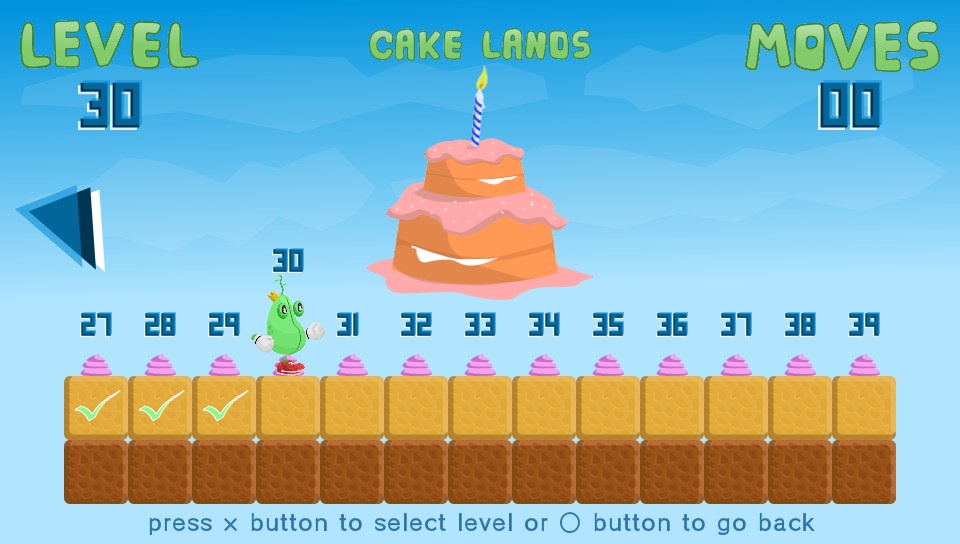Select level 38 tile
960x544 pixels.
(x=800, y=407)
